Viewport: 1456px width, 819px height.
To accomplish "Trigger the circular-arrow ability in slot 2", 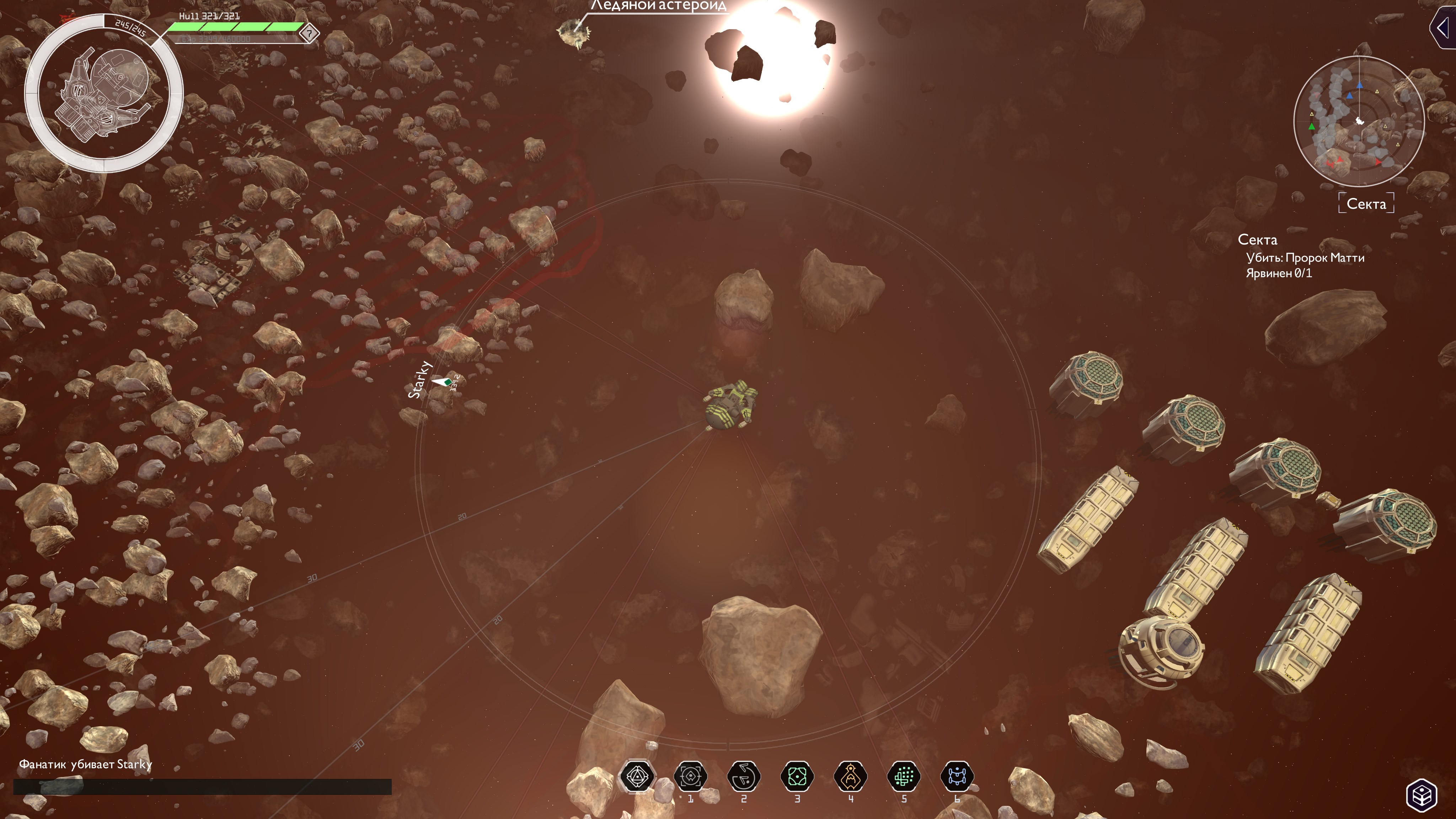I will click(744, 777).
